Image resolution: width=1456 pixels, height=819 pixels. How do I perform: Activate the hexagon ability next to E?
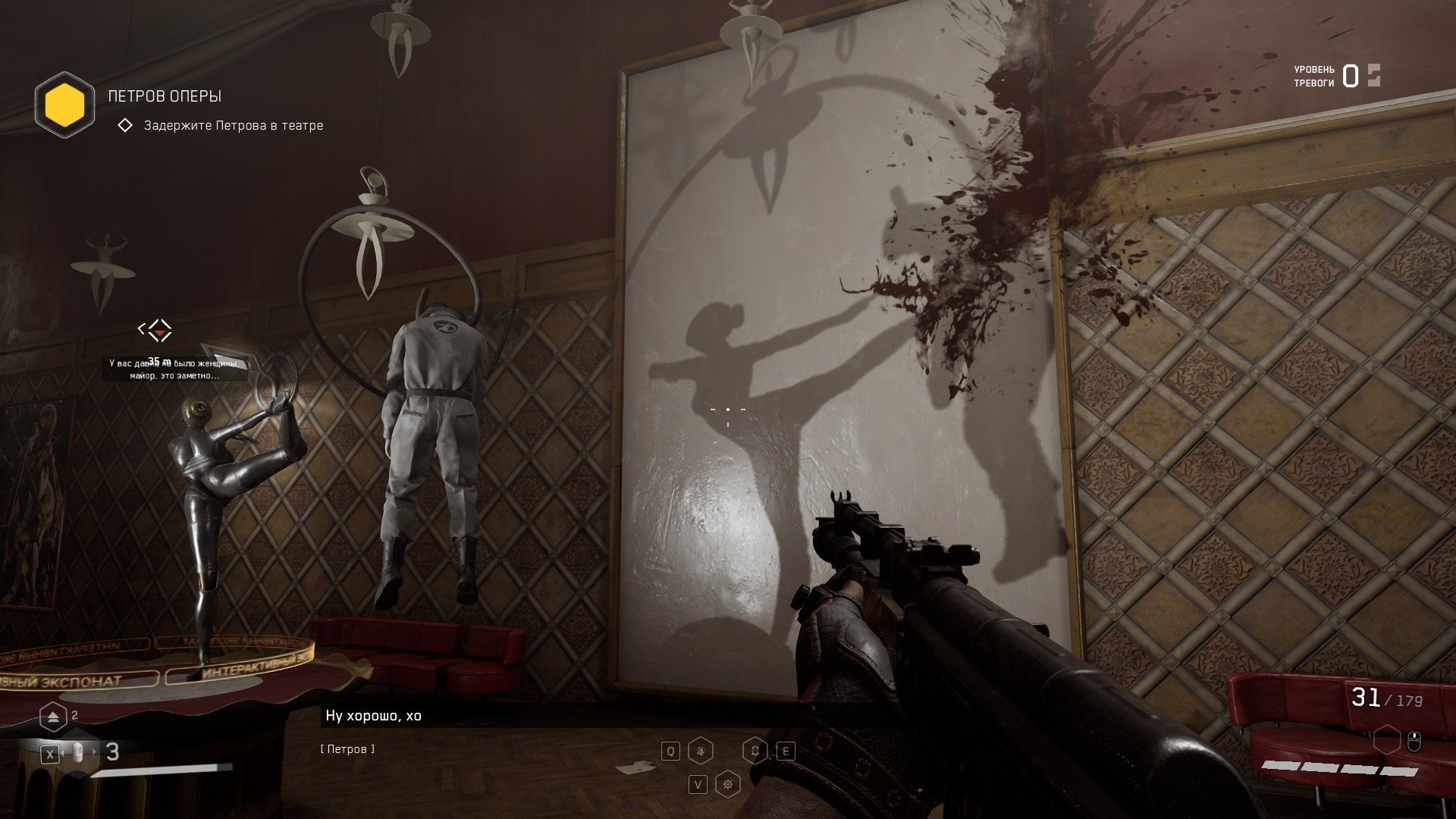[755, 751]
